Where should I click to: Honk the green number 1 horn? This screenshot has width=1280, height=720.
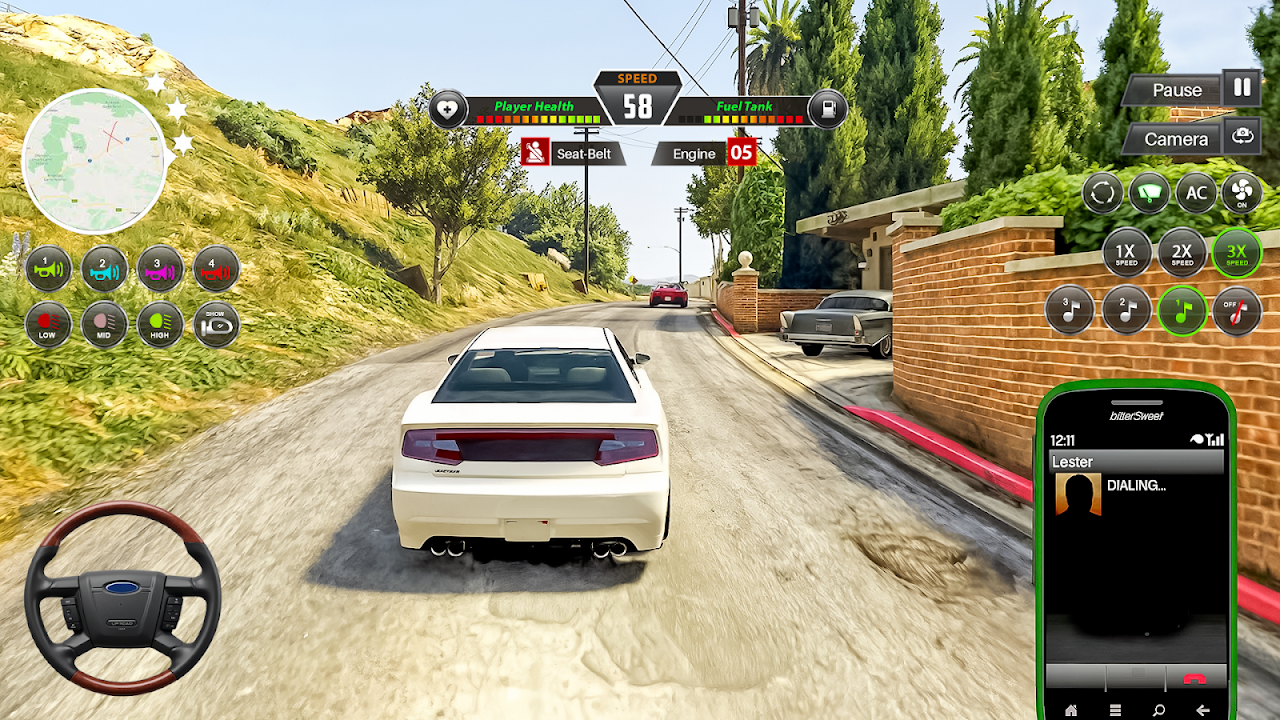tap(48, 268)
